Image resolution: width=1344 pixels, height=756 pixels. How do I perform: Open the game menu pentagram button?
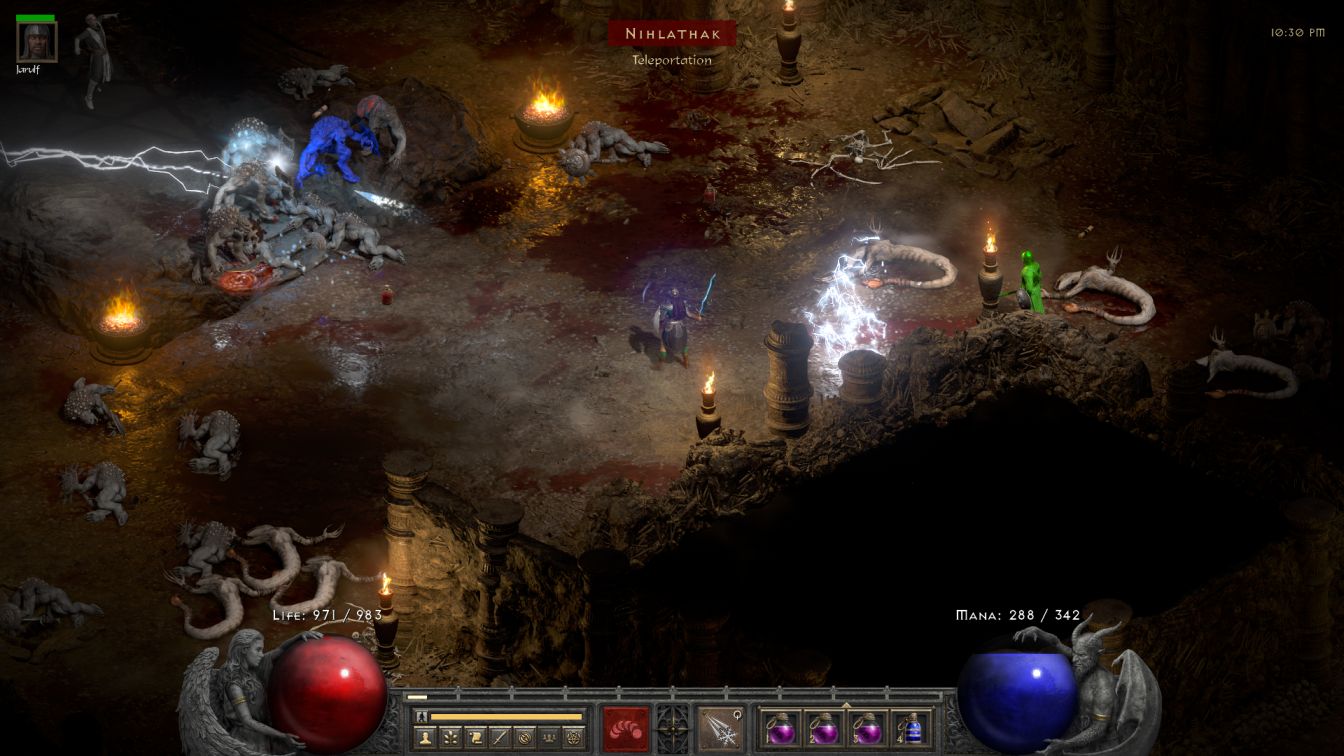point(573,738)
